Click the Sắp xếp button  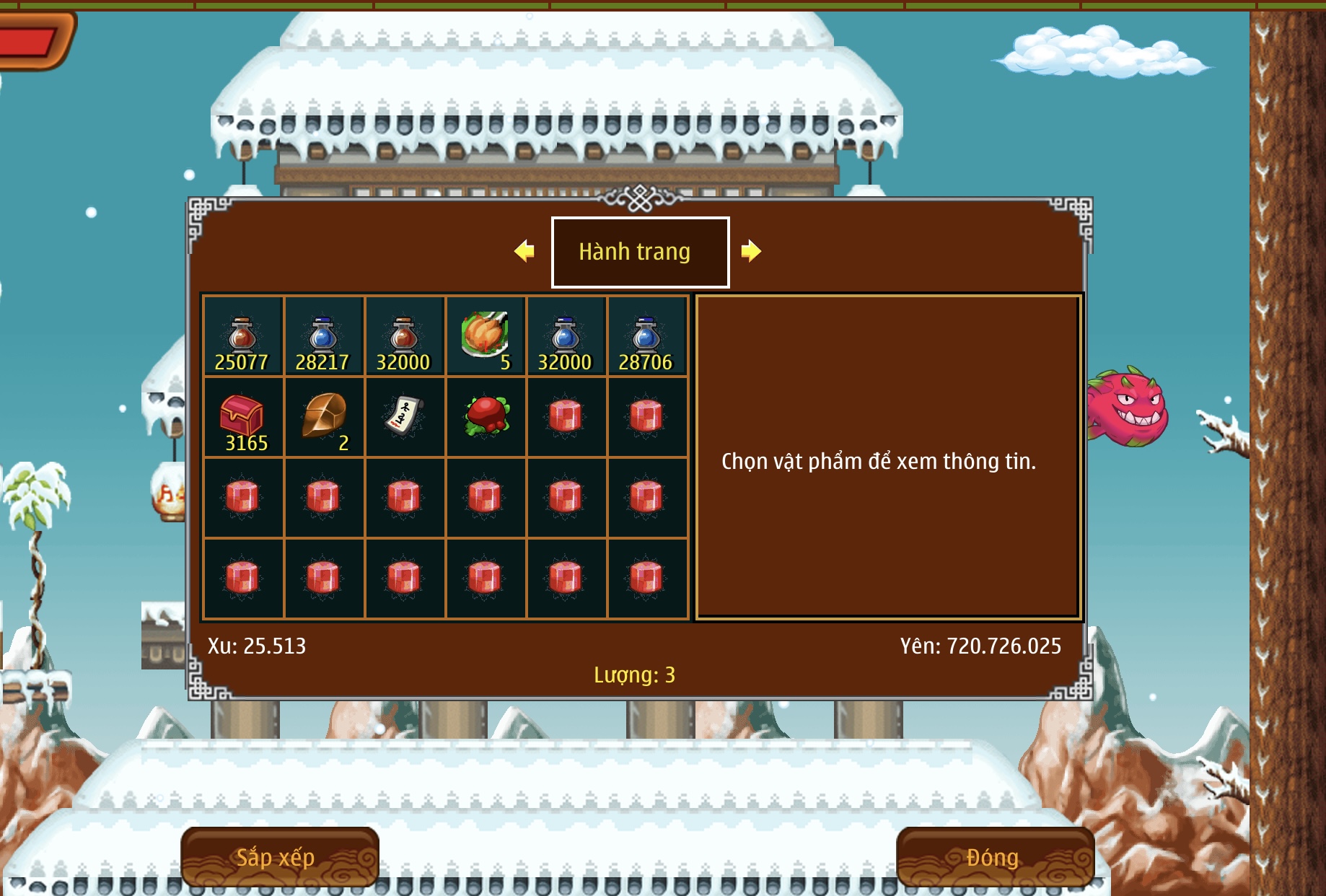coord(279,857)
